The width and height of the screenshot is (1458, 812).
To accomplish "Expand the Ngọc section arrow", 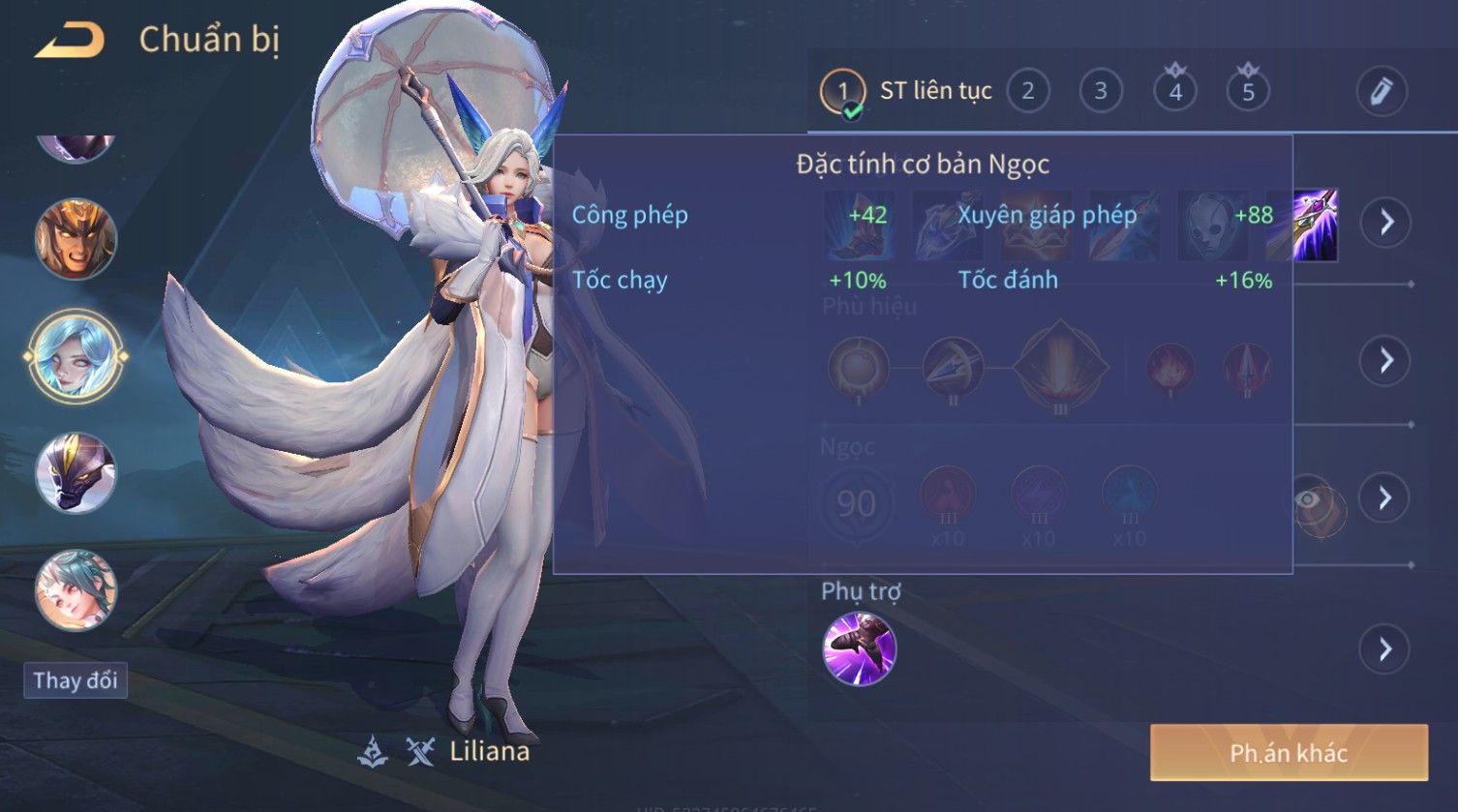I will tap(1384, 497).
